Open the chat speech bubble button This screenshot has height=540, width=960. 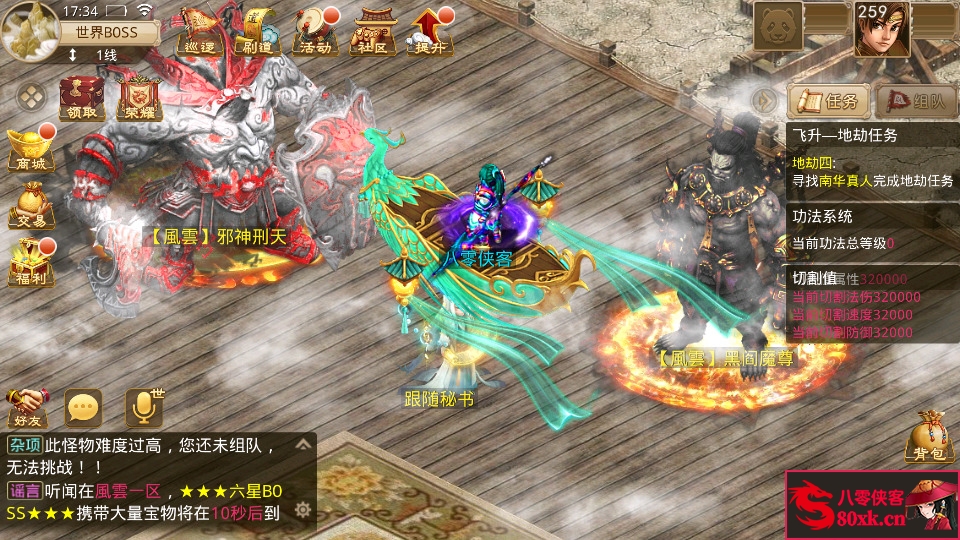pyautogui.click(x=83, y=406)
